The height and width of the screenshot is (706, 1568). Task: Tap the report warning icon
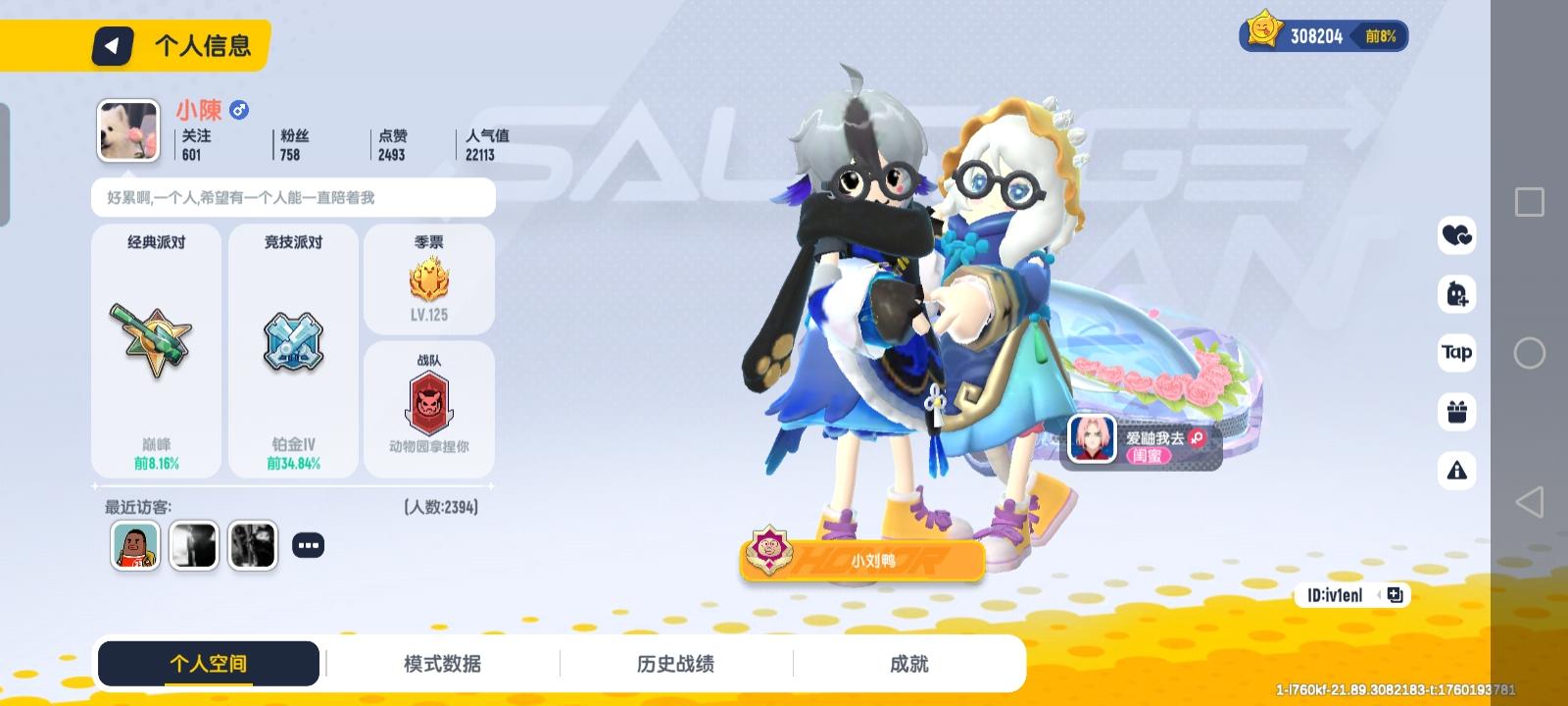click(x=1457, y=471)
